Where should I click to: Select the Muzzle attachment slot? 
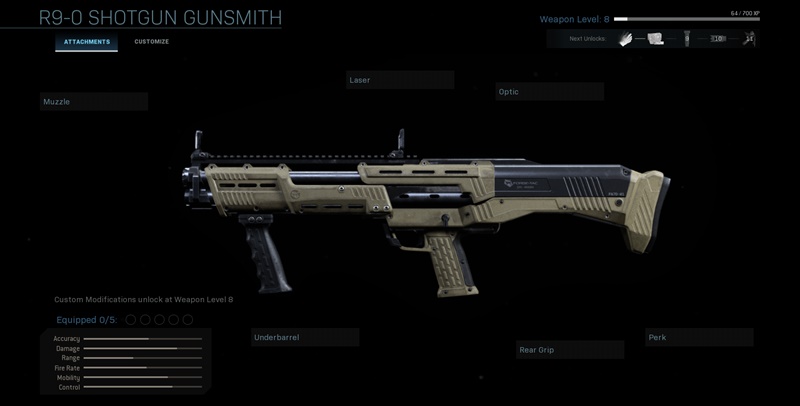(x=94, y=102)
